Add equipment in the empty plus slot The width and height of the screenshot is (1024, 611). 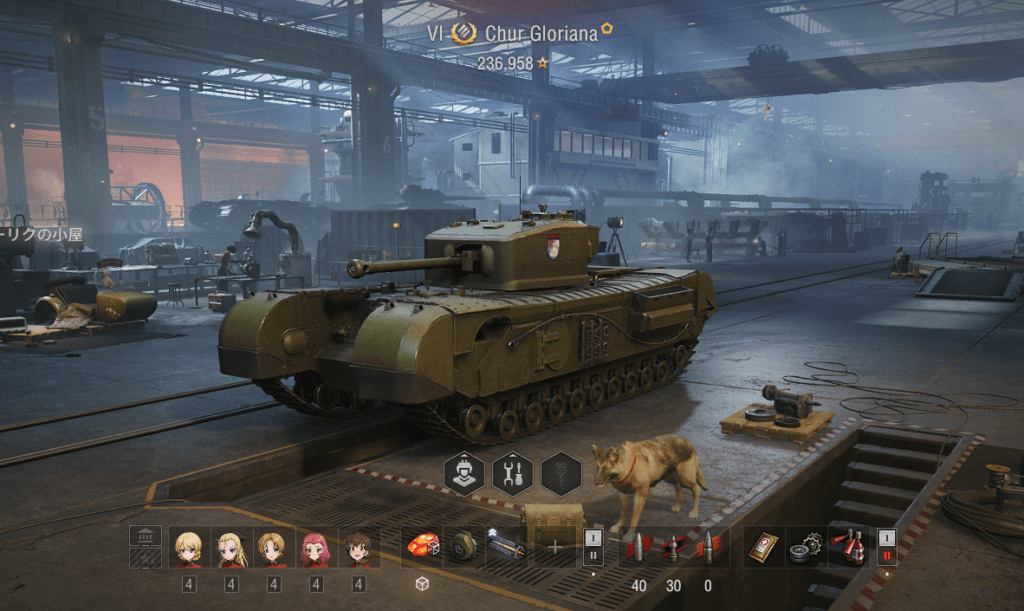[555, 547]
